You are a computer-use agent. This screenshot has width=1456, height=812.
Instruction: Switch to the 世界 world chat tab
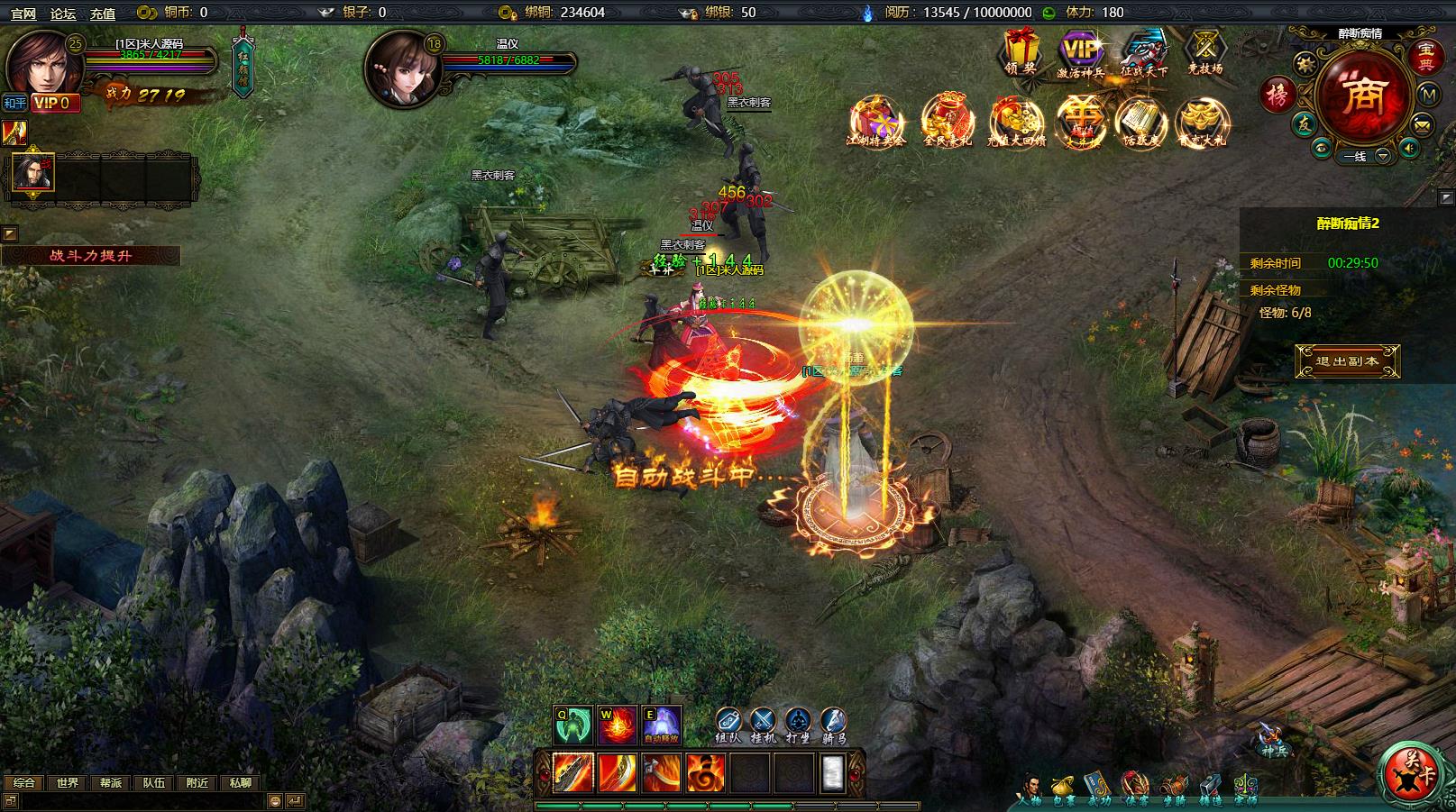(68, 783)
